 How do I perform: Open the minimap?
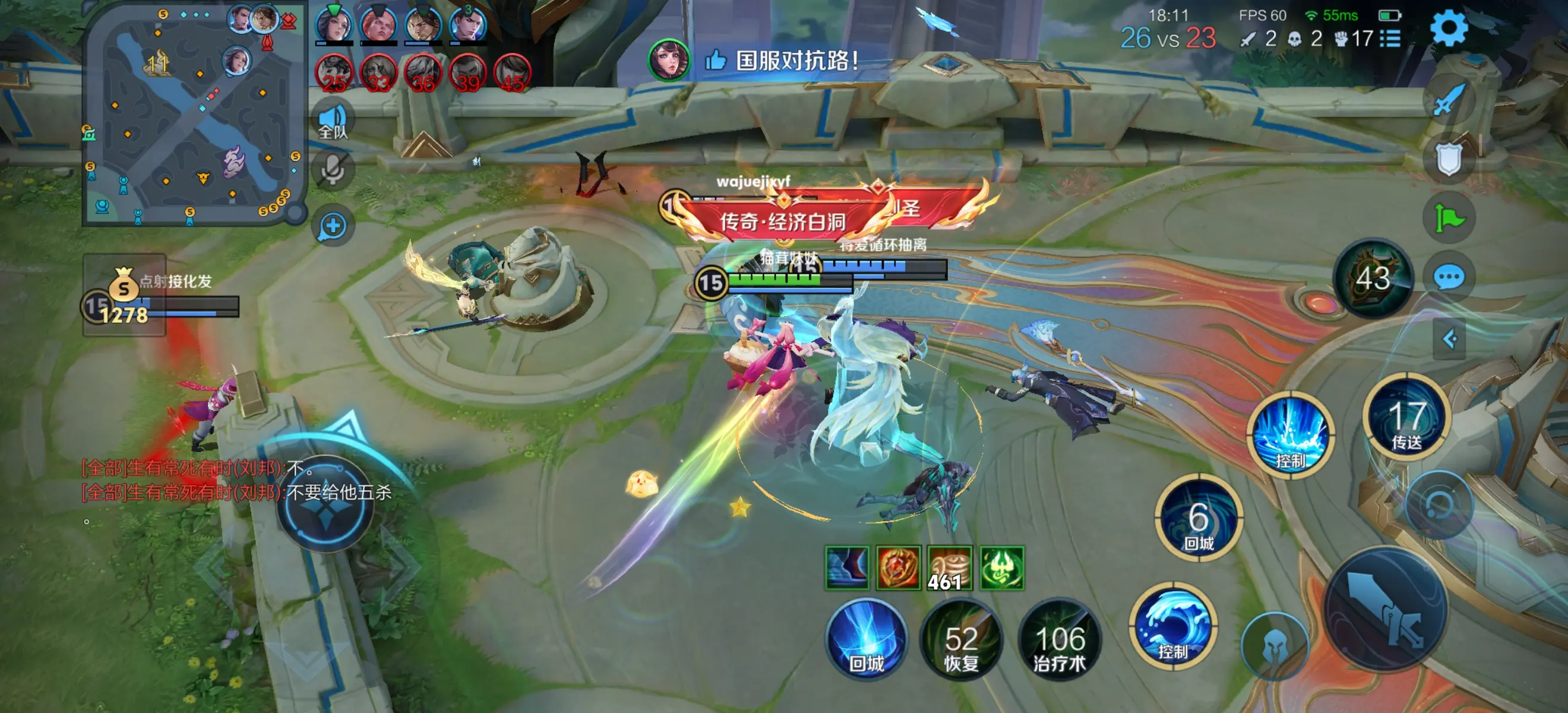(192, 115)
